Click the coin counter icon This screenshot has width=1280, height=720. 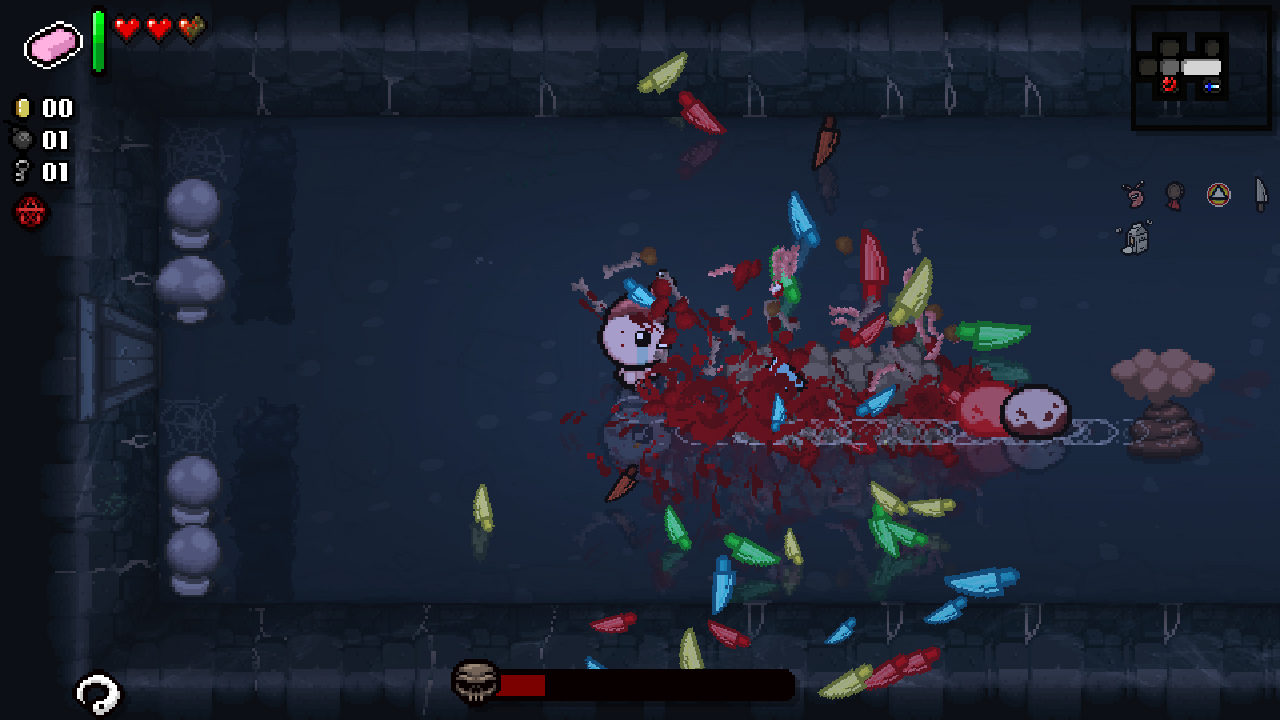tap(21, 108)
